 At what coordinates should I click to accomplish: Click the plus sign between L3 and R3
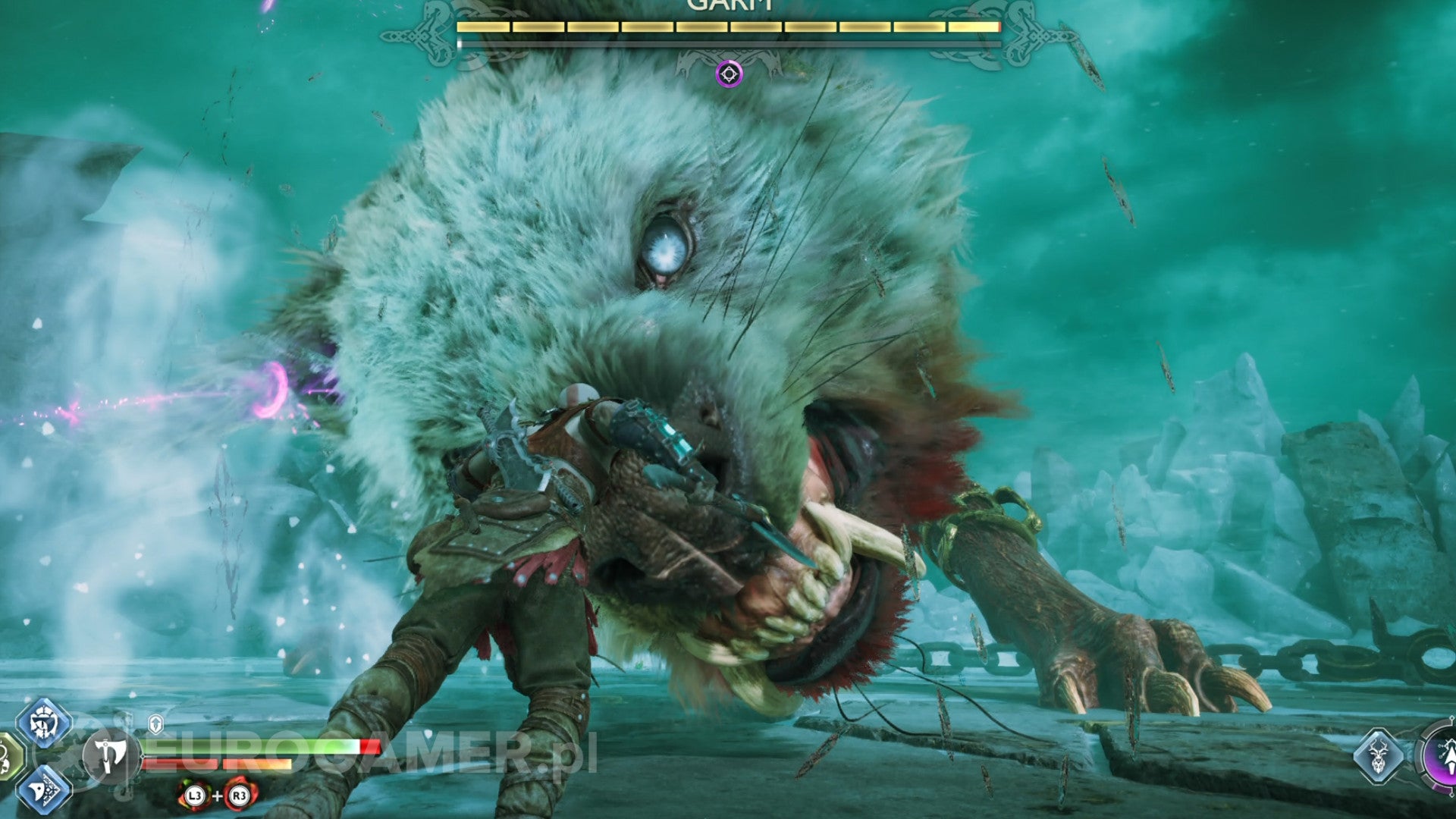[x=216, y=796]
